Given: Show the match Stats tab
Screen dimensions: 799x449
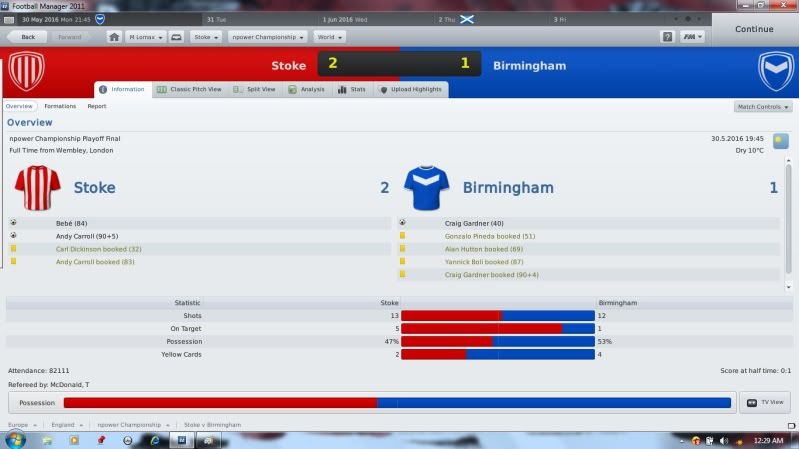Looking at the screenshot, I should coord(352,89).
